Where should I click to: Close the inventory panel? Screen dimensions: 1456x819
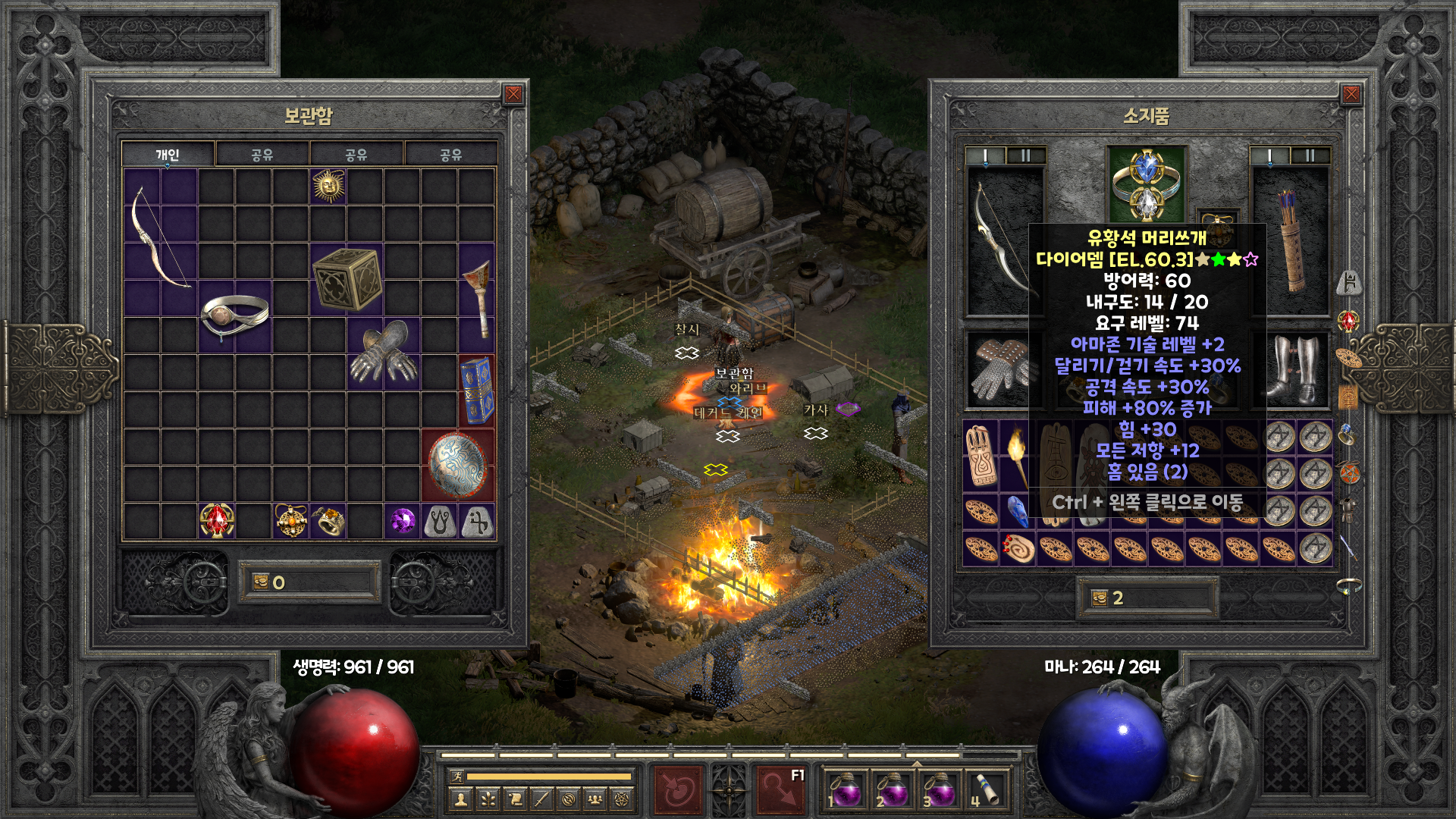(x=1351, y=94)
